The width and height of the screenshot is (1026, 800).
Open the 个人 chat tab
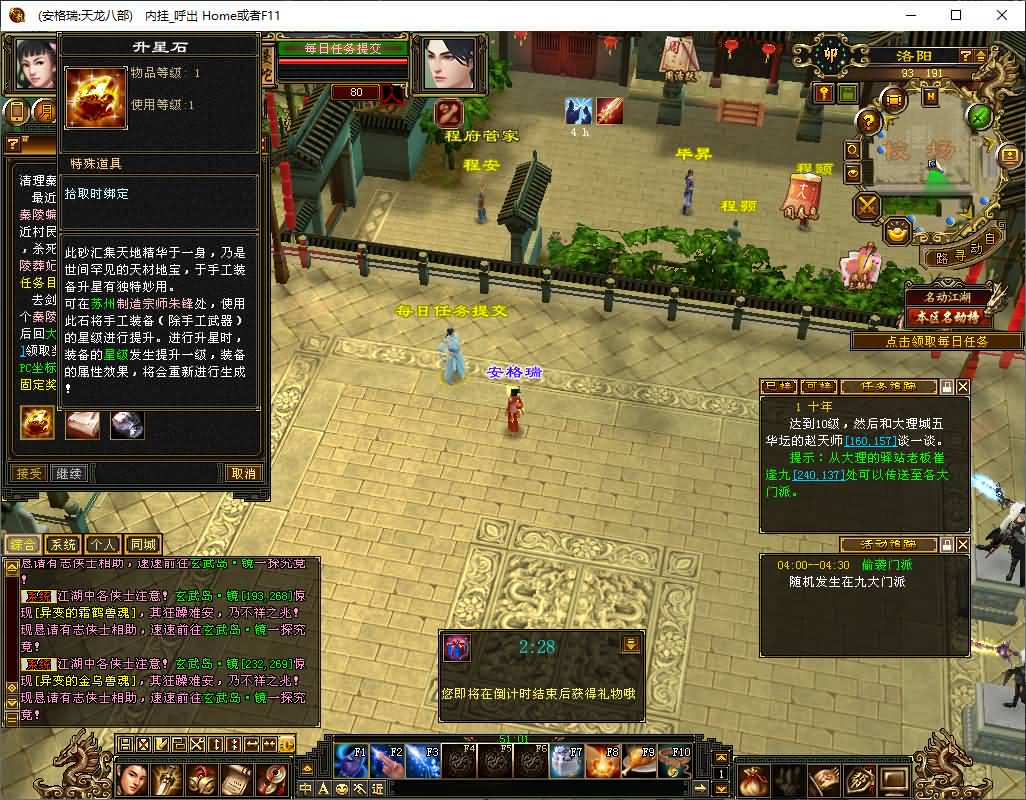tap(102, 545)
